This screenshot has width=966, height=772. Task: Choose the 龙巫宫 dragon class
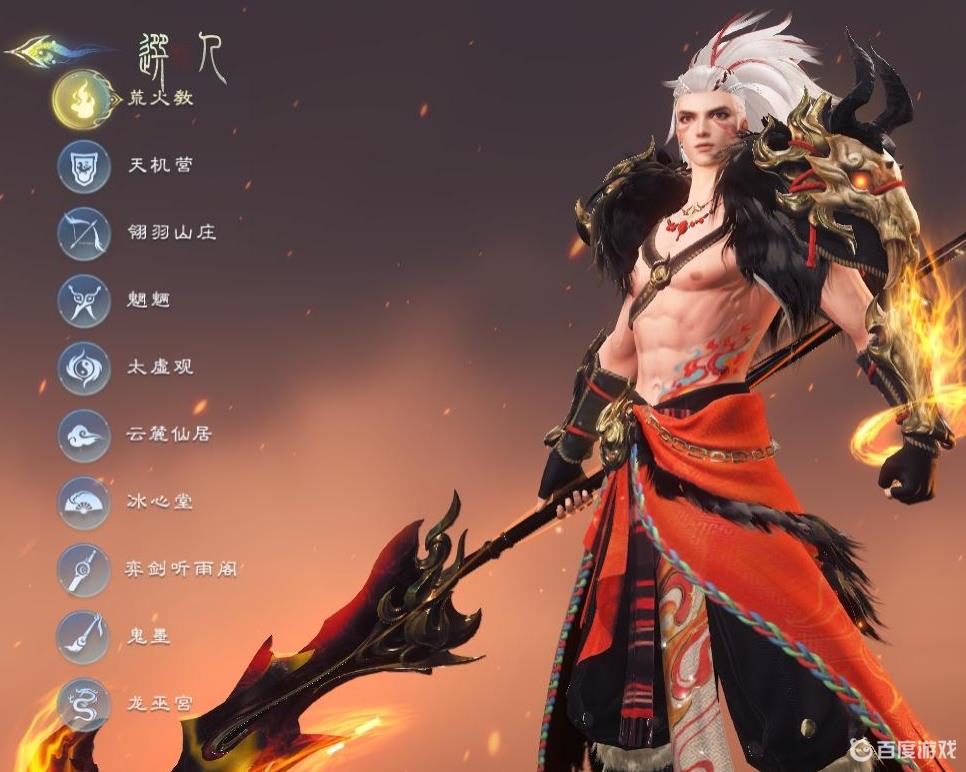tap(84, 703)
